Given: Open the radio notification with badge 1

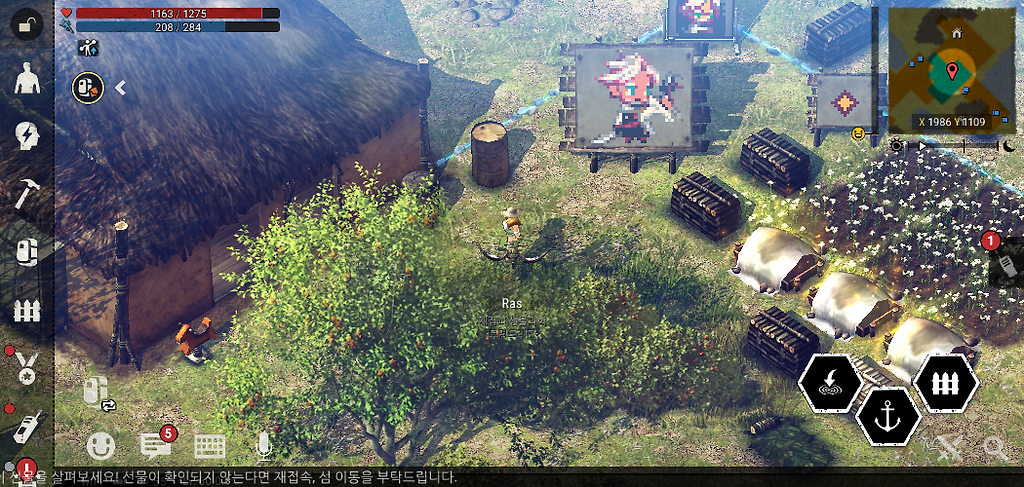Looking at the screenshot, I should [1005, 262].
